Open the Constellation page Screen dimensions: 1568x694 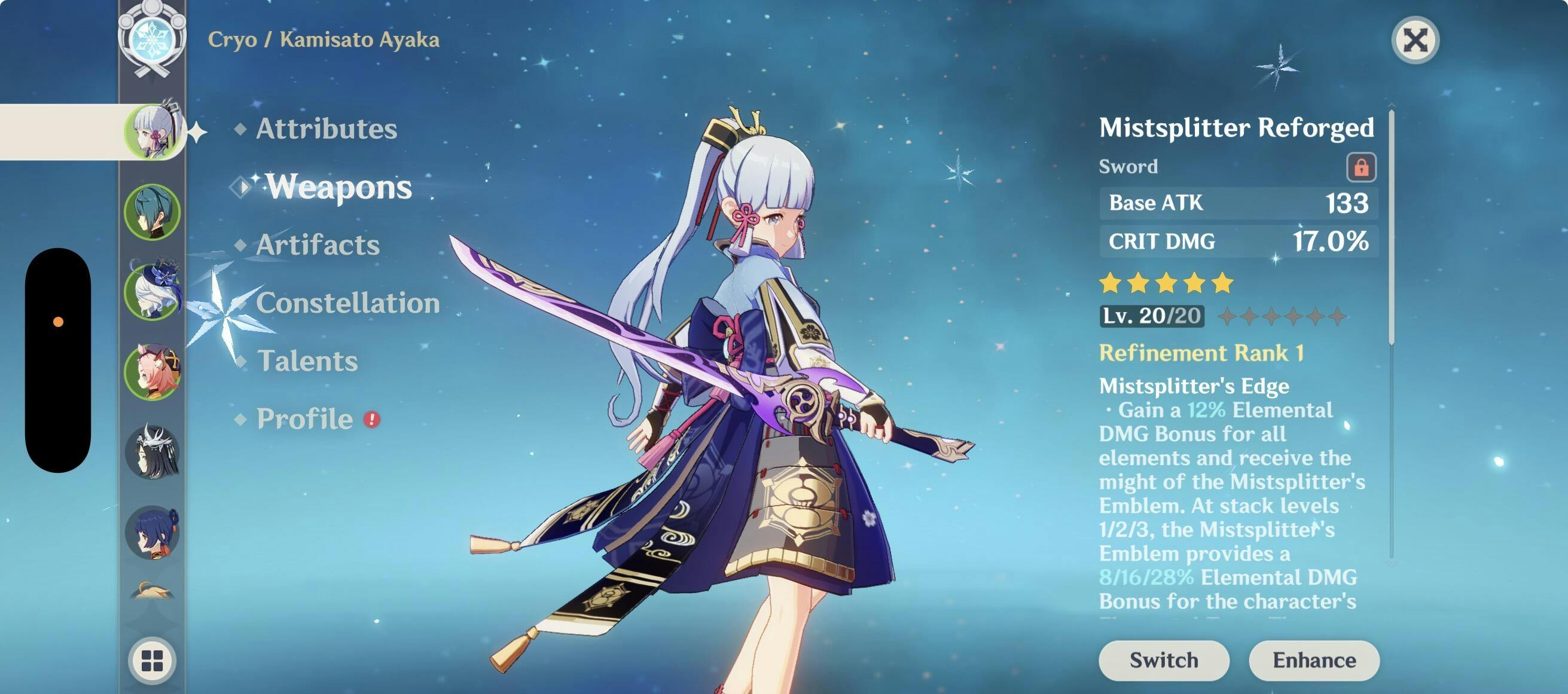point(347,302)
